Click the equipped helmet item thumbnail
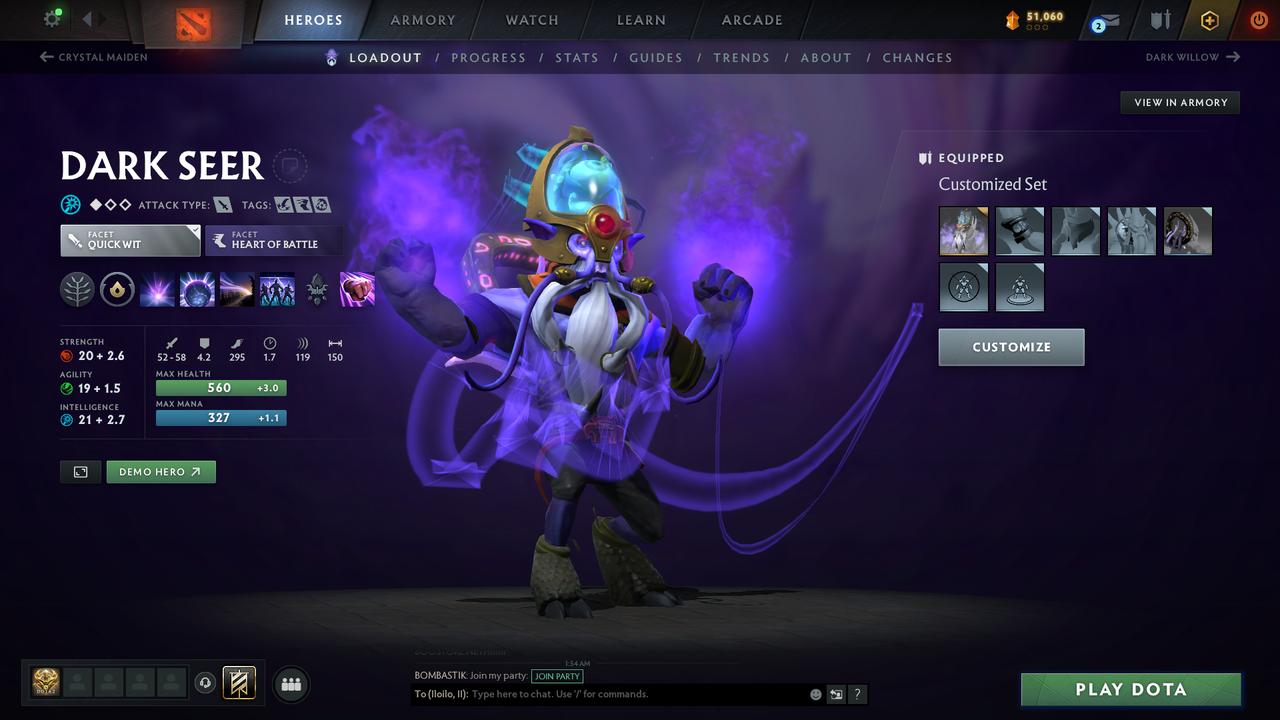 pos(963,231)
